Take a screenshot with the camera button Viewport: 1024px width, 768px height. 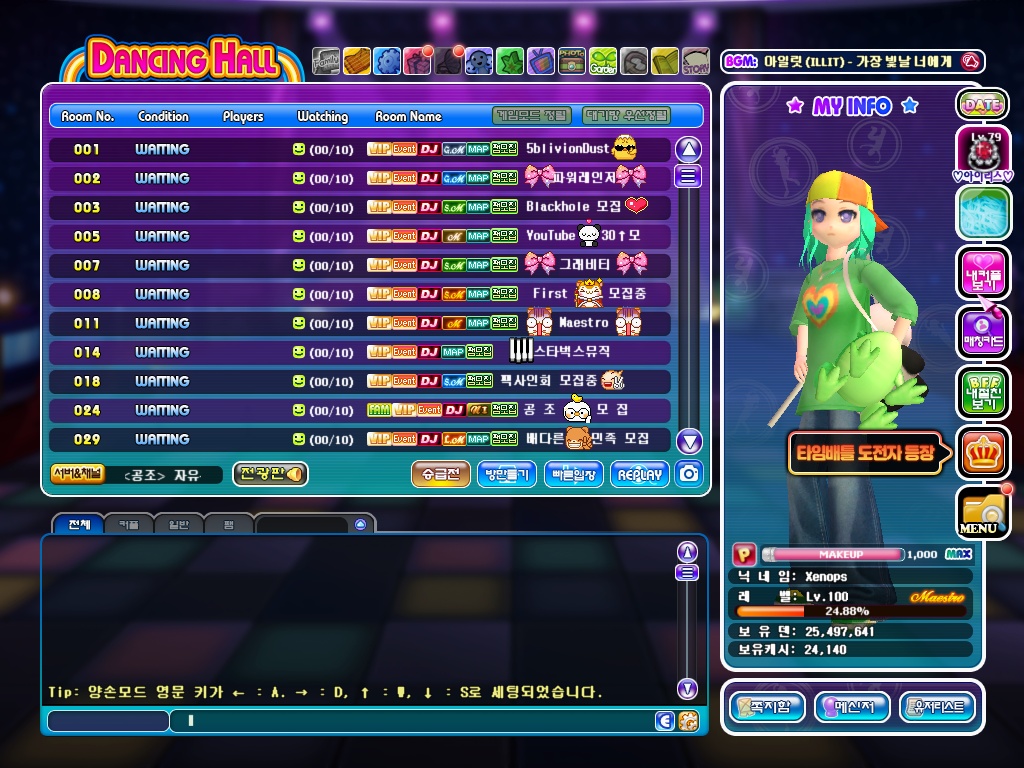pos(688,474)
